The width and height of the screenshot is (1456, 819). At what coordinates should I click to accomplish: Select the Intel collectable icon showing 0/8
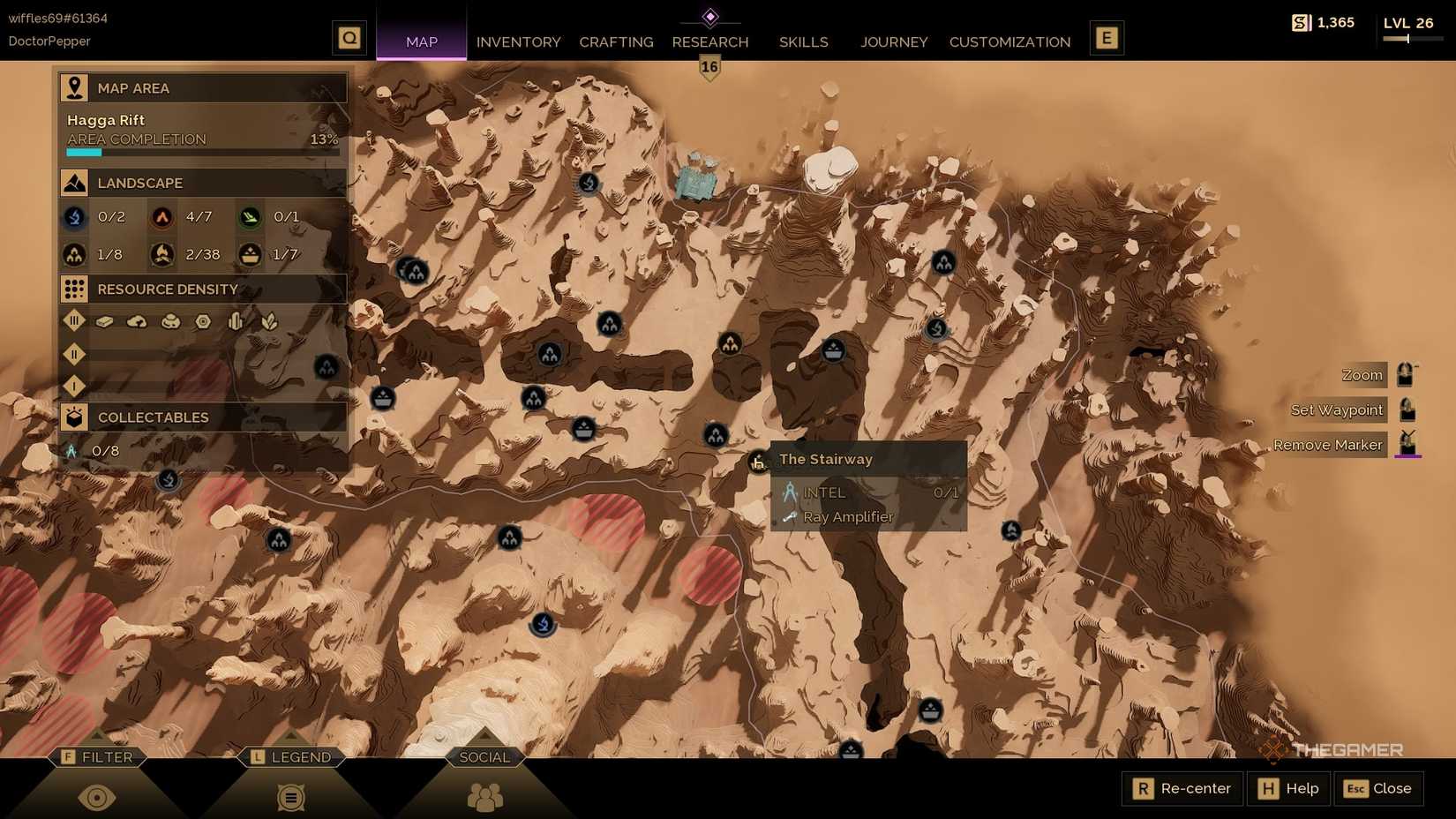pos(73,450)
